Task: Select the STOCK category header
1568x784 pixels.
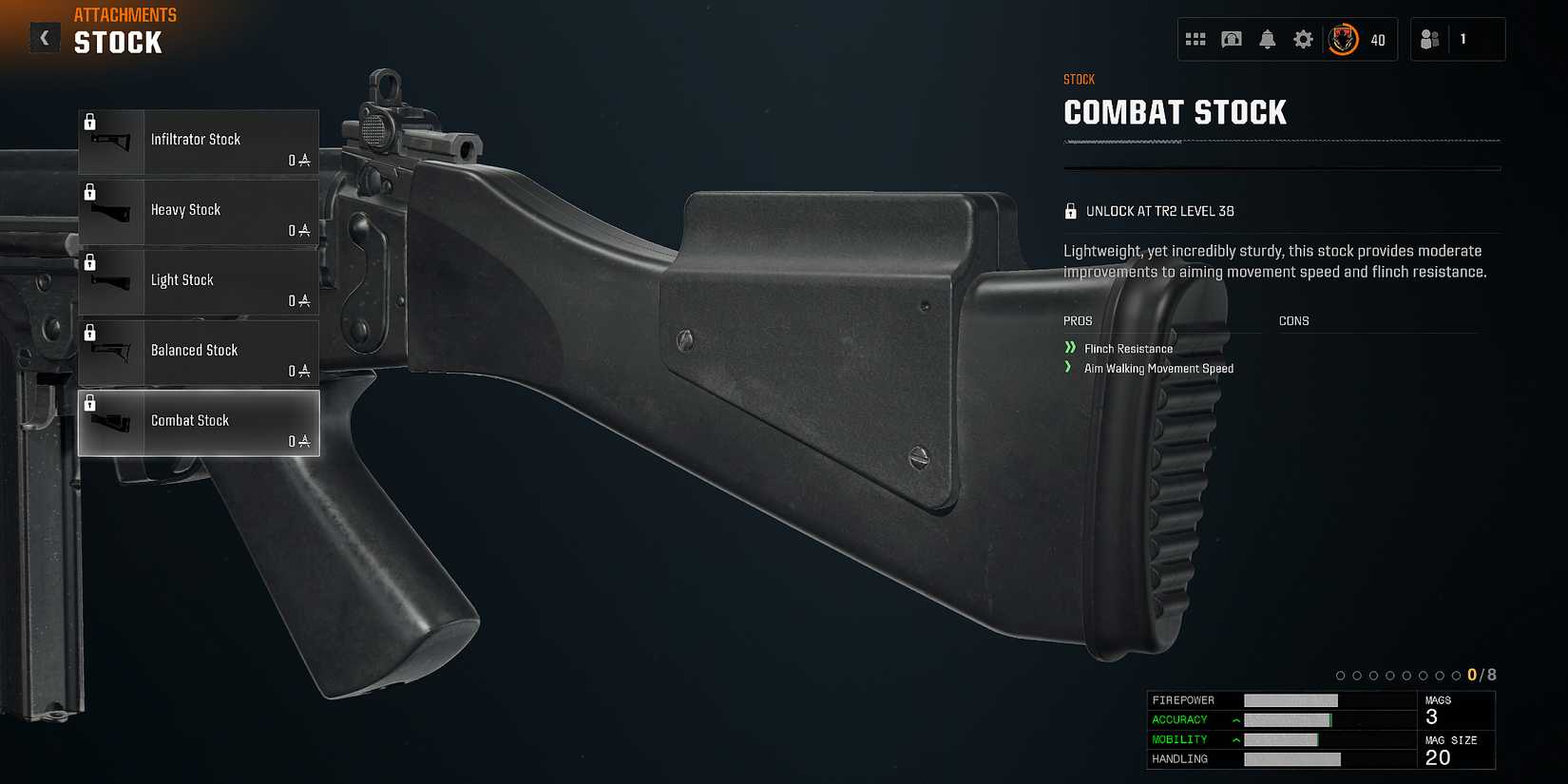Action: 117,42
